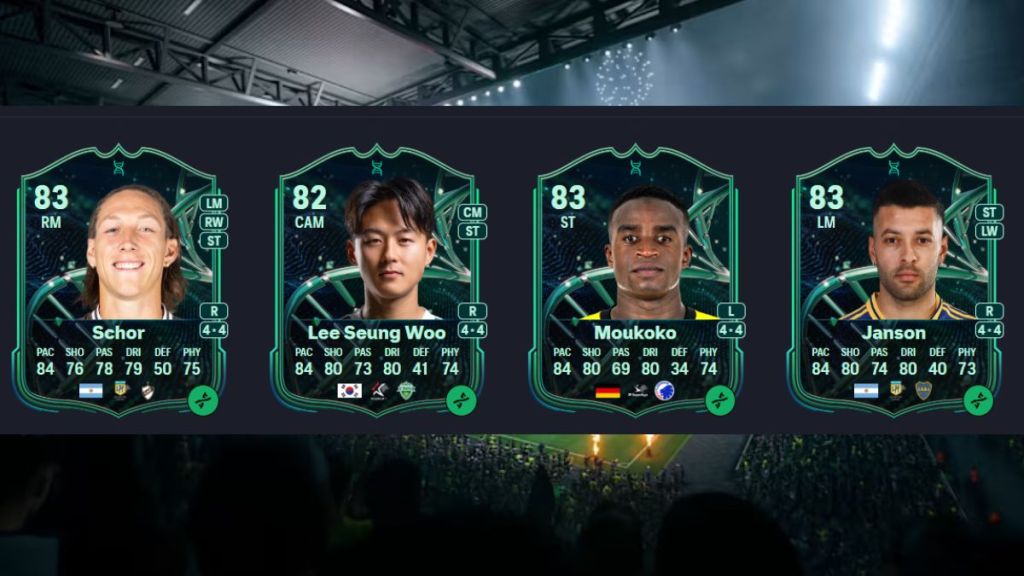
Task: Click the green badge on Schor's card
Action: click(x=203, y=400)
